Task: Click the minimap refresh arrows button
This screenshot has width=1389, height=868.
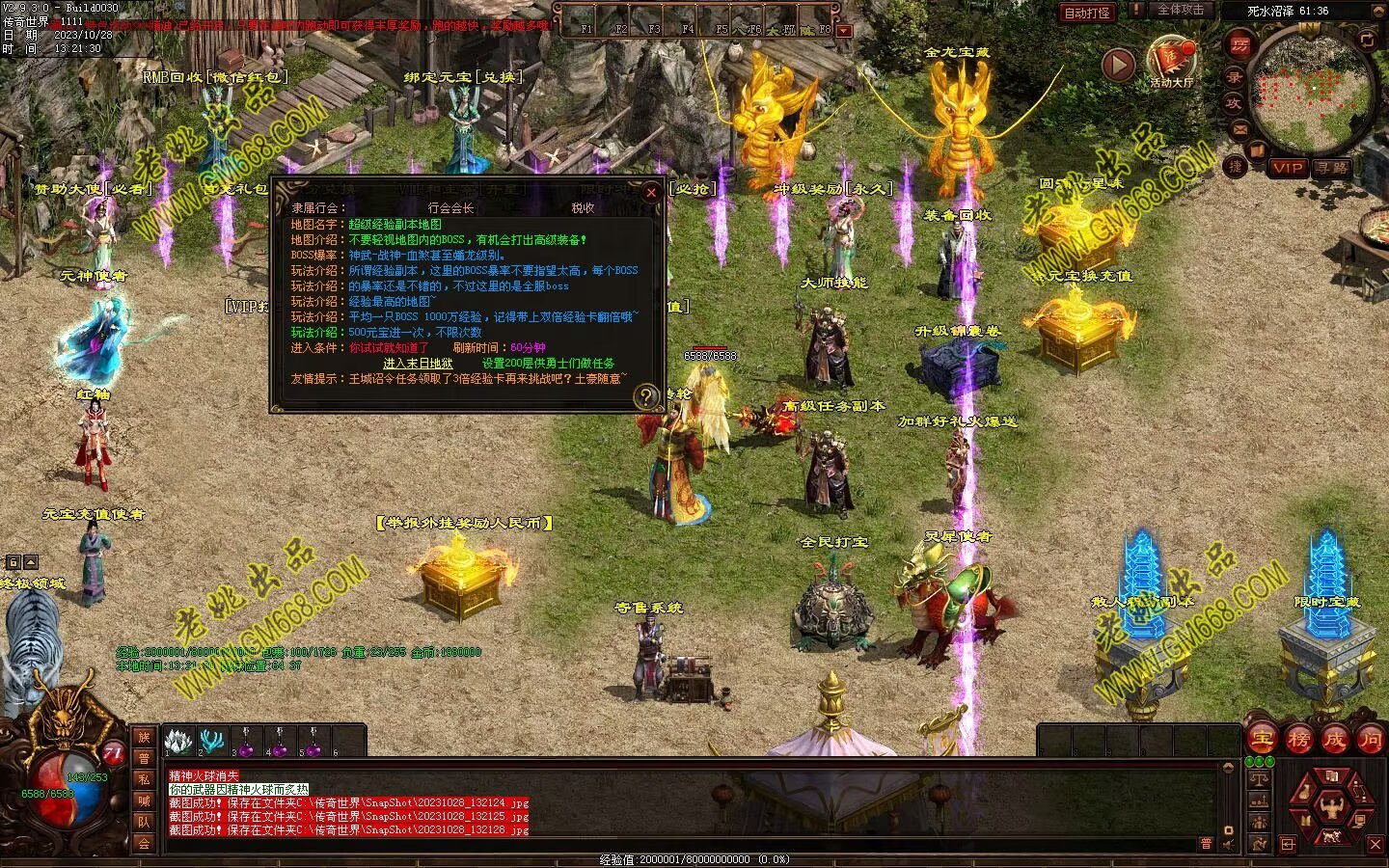Action: (1367, 41)
